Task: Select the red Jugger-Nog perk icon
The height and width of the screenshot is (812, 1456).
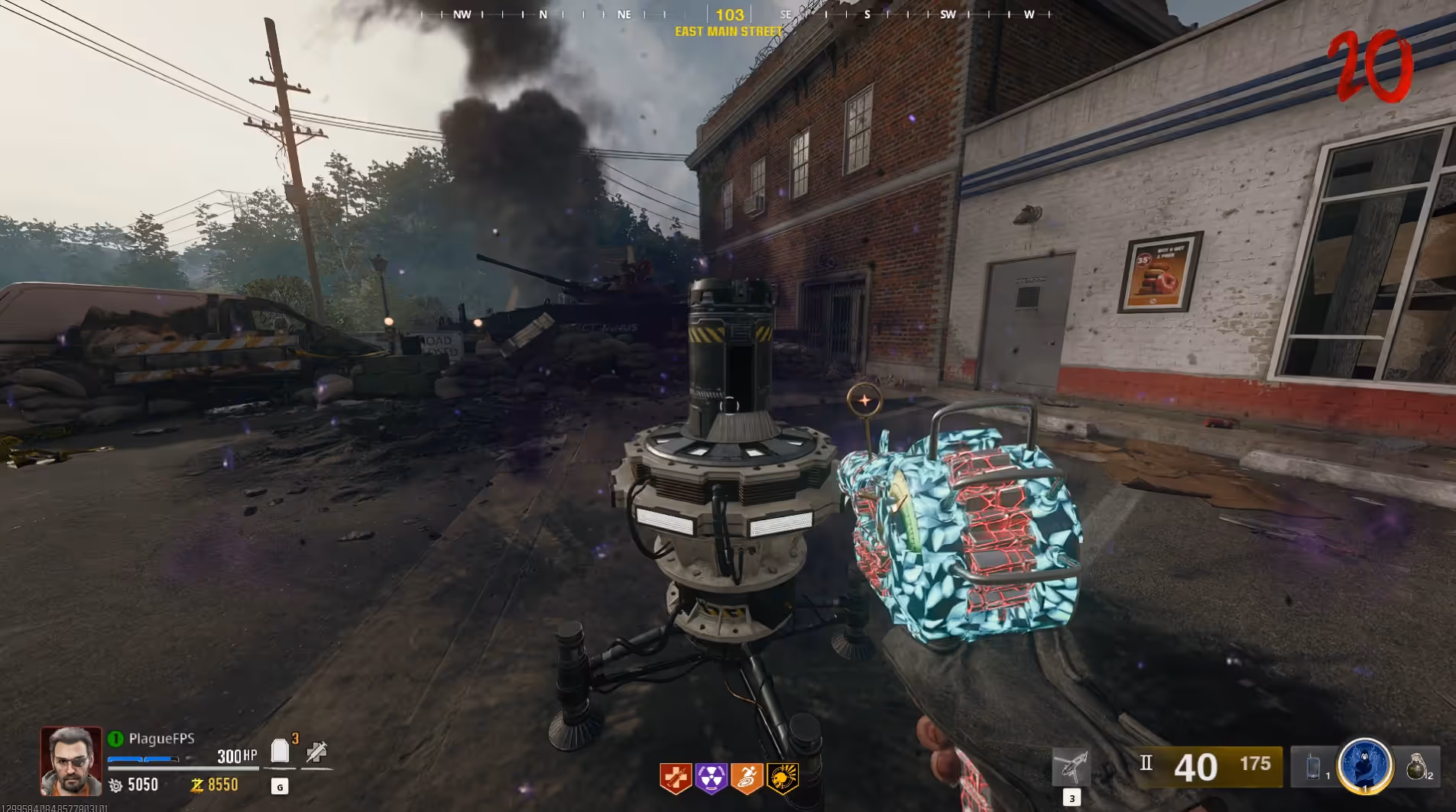Action: (x=676, y=778)
